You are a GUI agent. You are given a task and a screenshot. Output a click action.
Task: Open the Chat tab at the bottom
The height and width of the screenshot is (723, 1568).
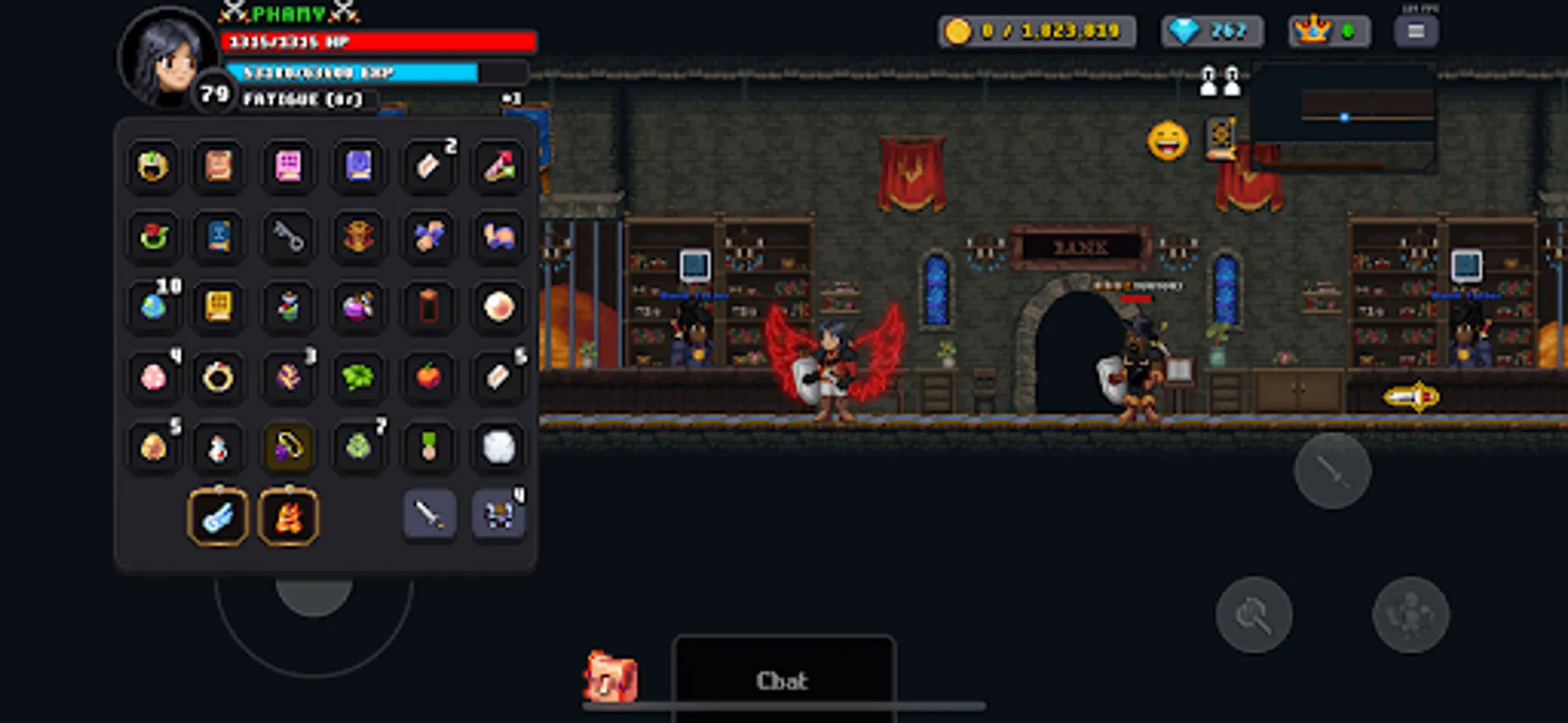point(783,680)
